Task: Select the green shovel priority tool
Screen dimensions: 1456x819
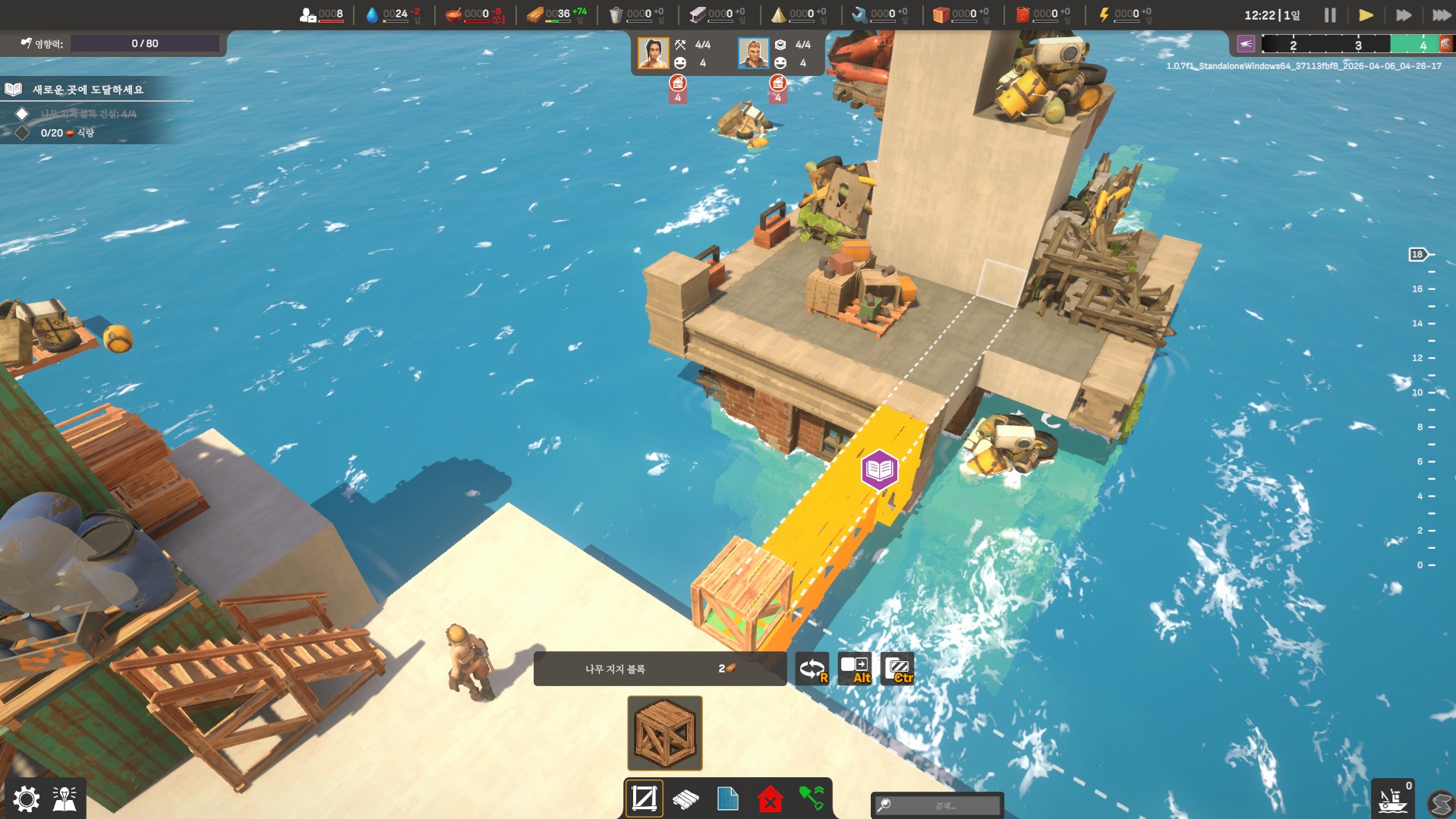Action: pyautogui.click(x=812, y=799)
